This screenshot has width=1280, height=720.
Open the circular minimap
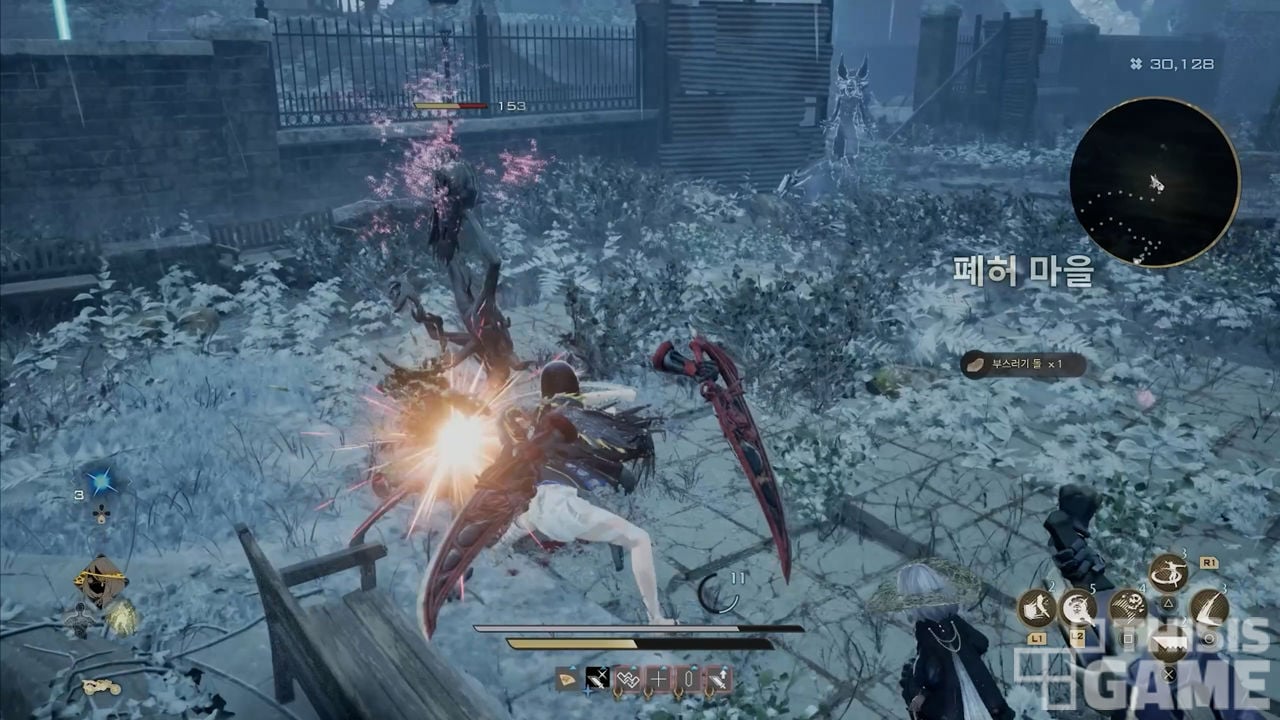coord(1155,182)
